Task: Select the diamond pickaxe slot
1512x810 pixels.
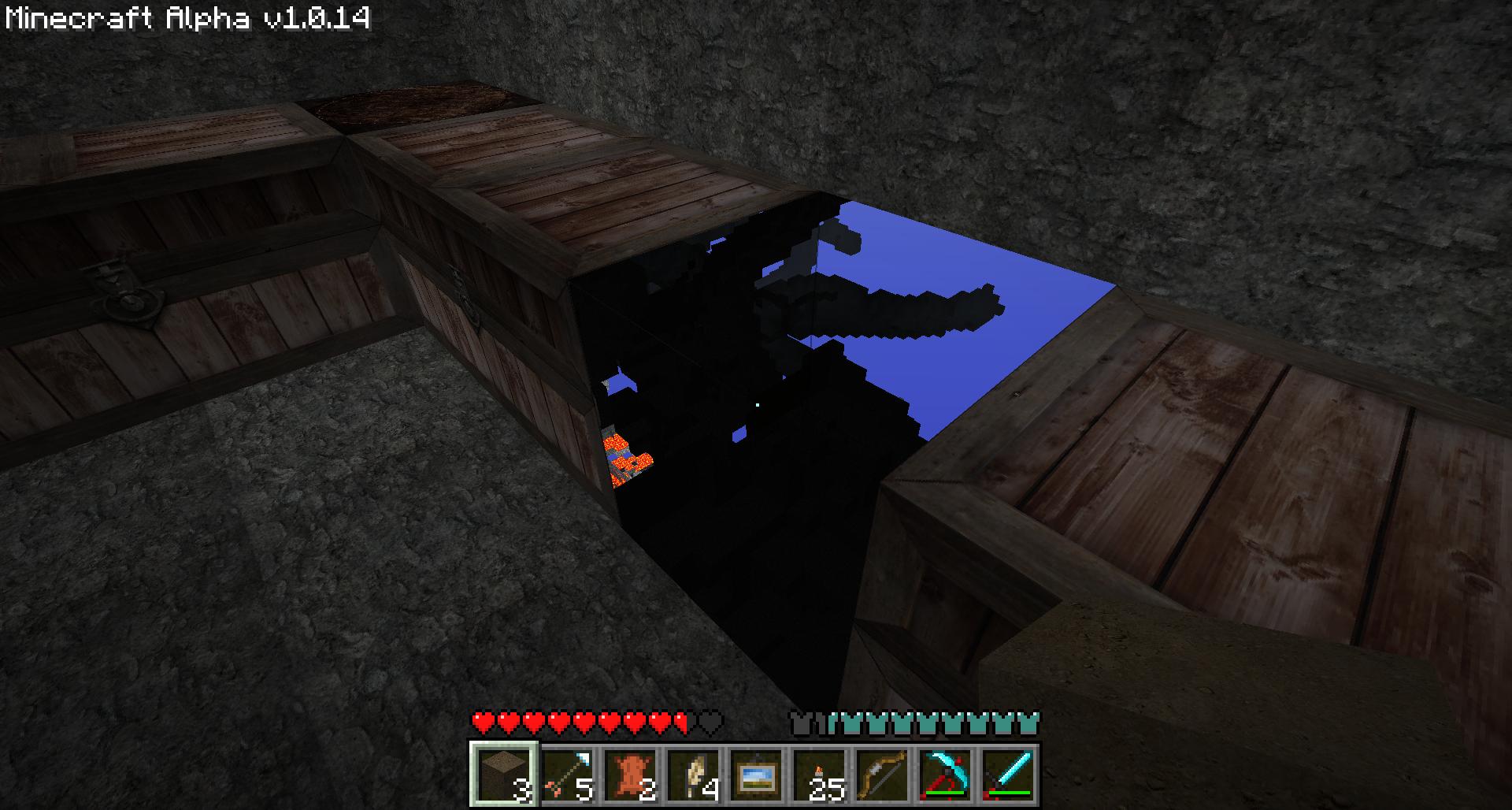Action: (945, 774)
